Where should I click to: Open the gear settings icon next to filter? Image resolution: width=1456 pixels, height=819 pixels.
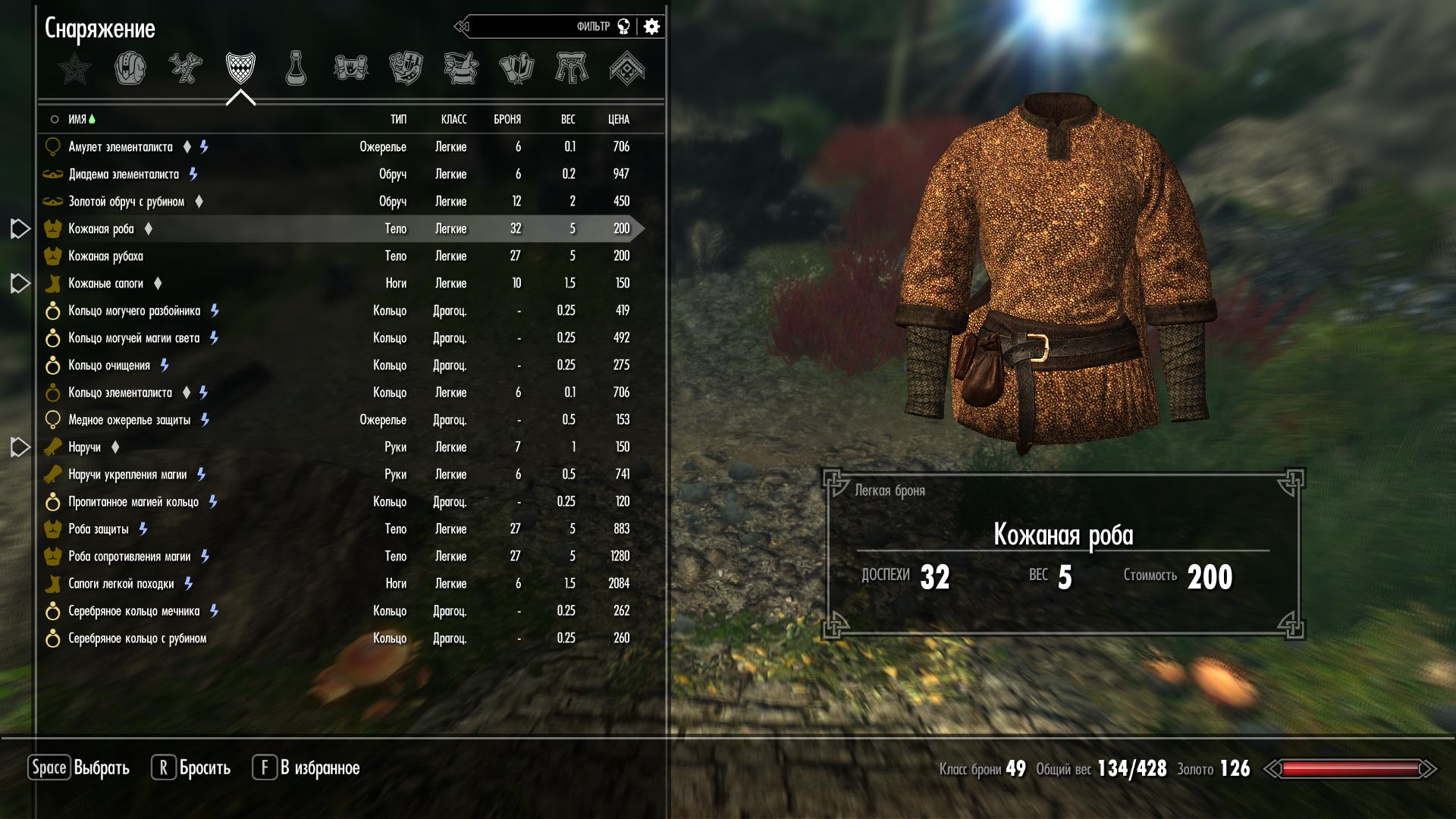coord(651,27)
